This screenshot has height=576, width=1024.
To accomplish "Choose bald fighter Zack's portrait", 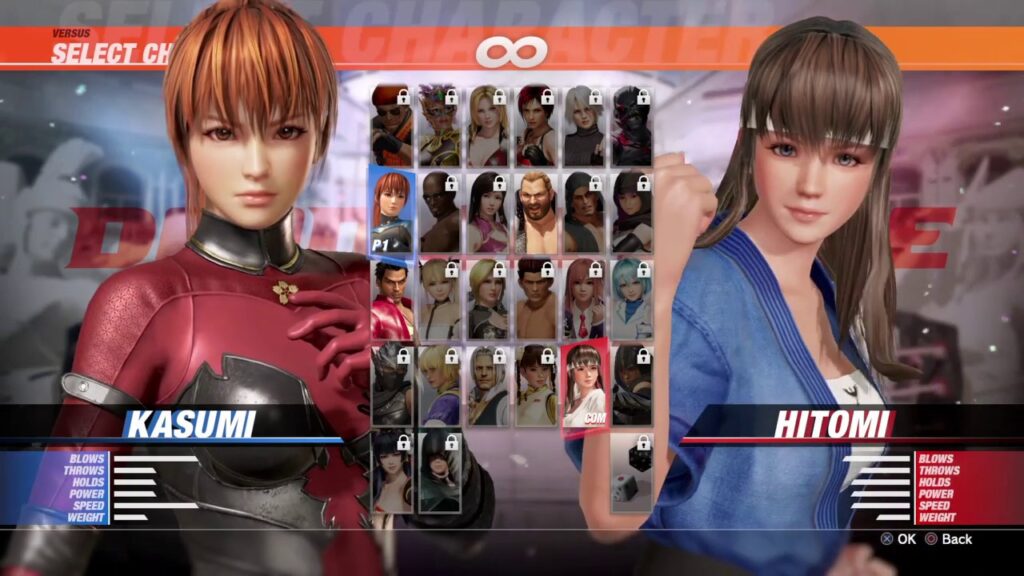I will pos(439,212).
